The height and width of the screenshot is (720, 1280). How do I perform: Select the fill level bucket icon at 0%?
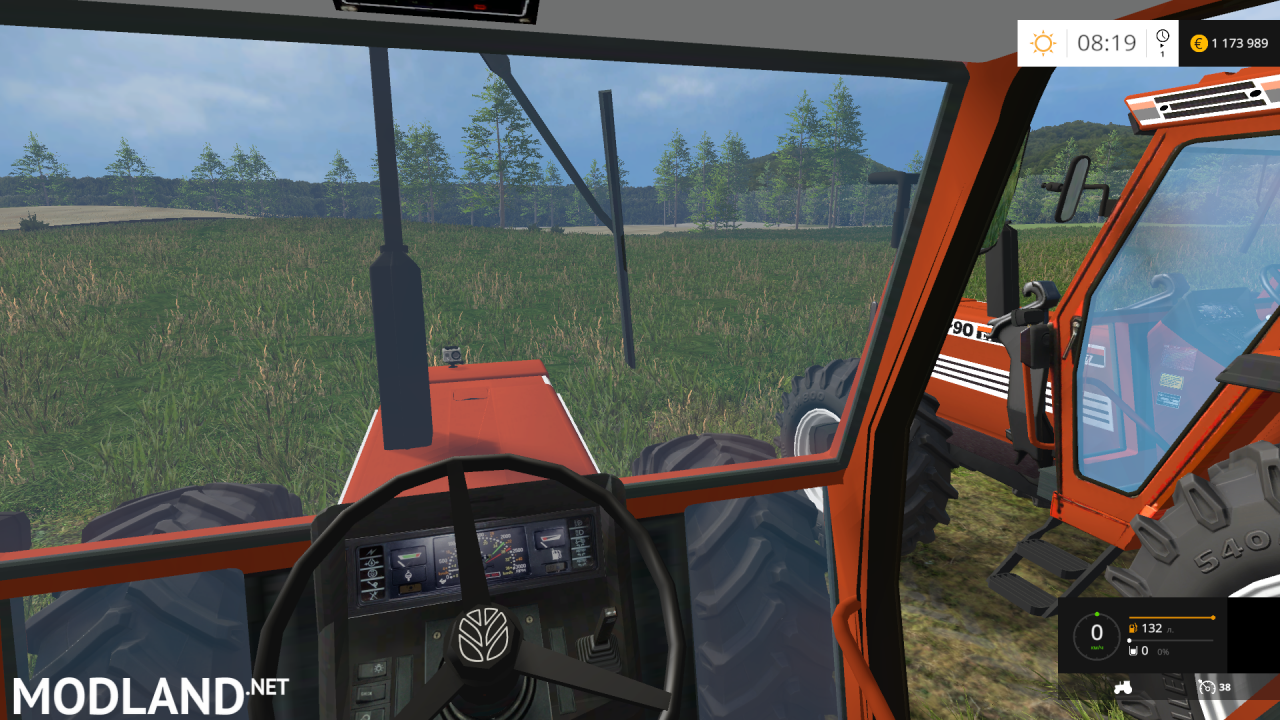click(x=1134, y=651)
